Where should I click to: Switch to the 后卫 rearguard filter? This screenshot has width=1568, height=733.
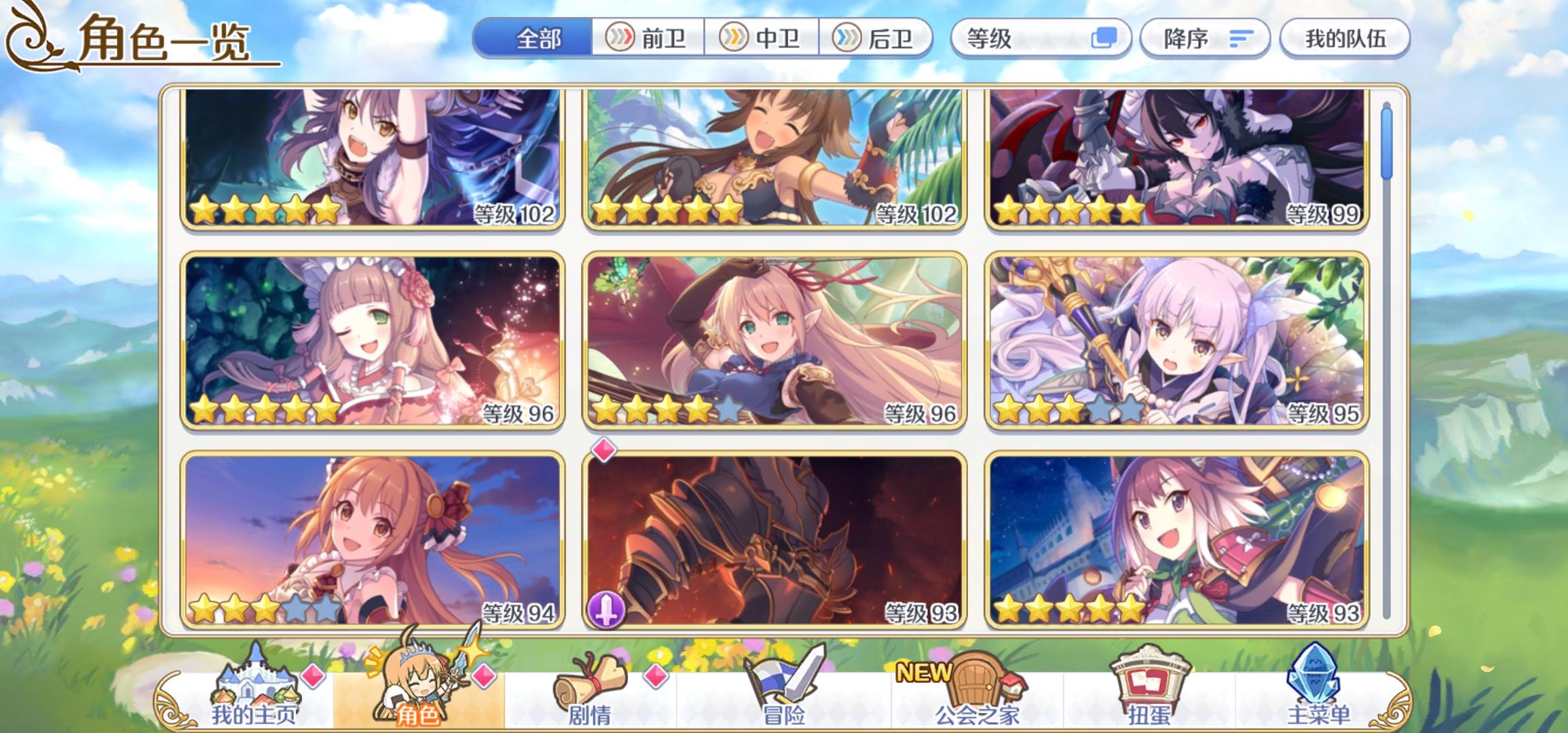click(874, 39)
